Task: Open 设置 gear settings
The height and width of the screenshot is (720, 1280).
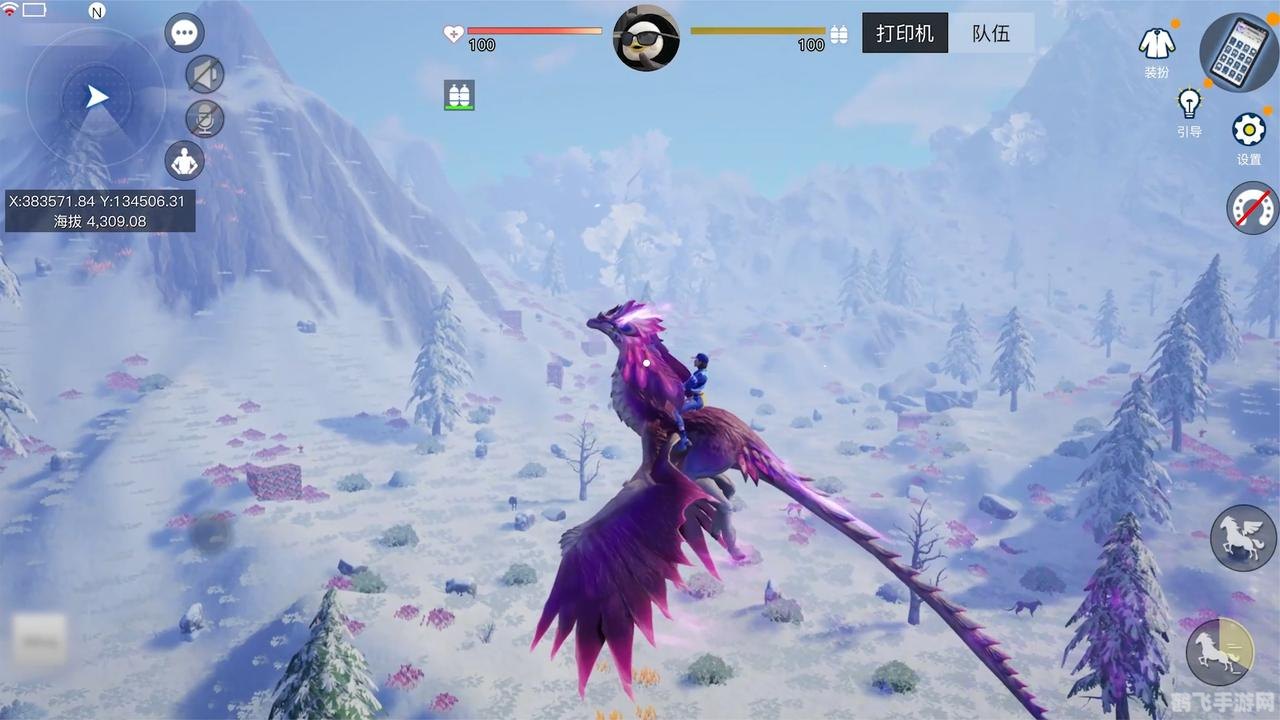Action: 1249,135
